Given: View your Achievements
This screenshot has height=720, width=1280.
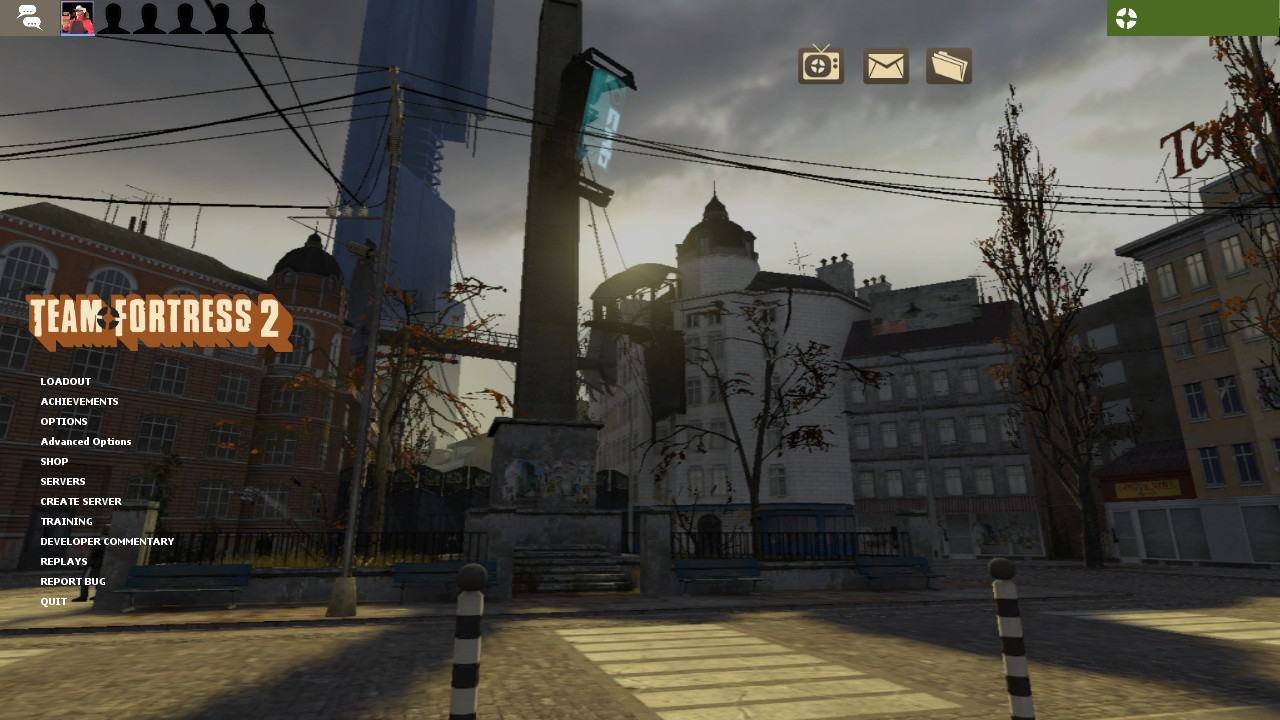Looking at the screenshot, I should click(79, 401).
